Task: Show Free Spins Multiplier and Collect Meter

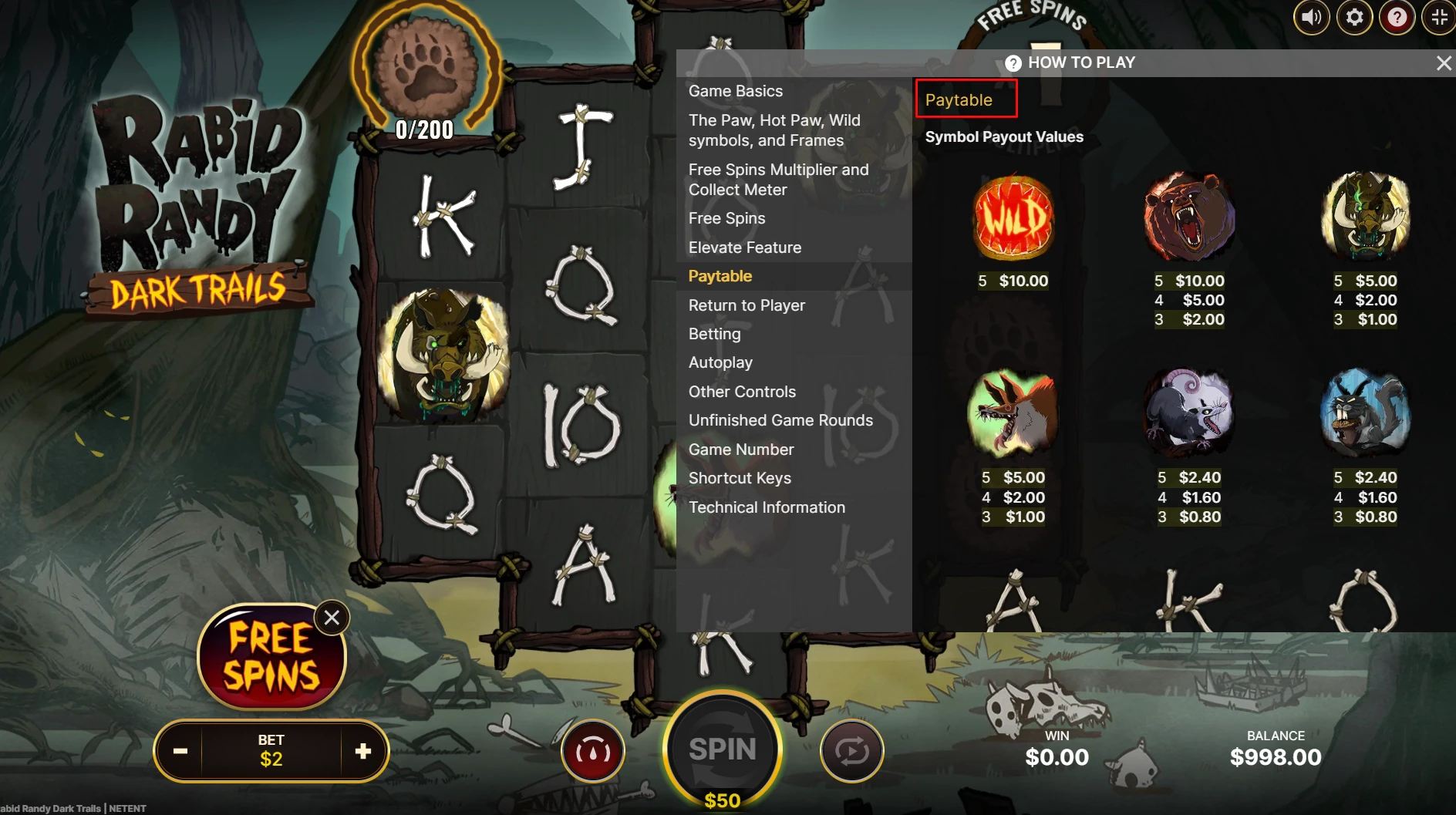Action: (x=778, y=180)
